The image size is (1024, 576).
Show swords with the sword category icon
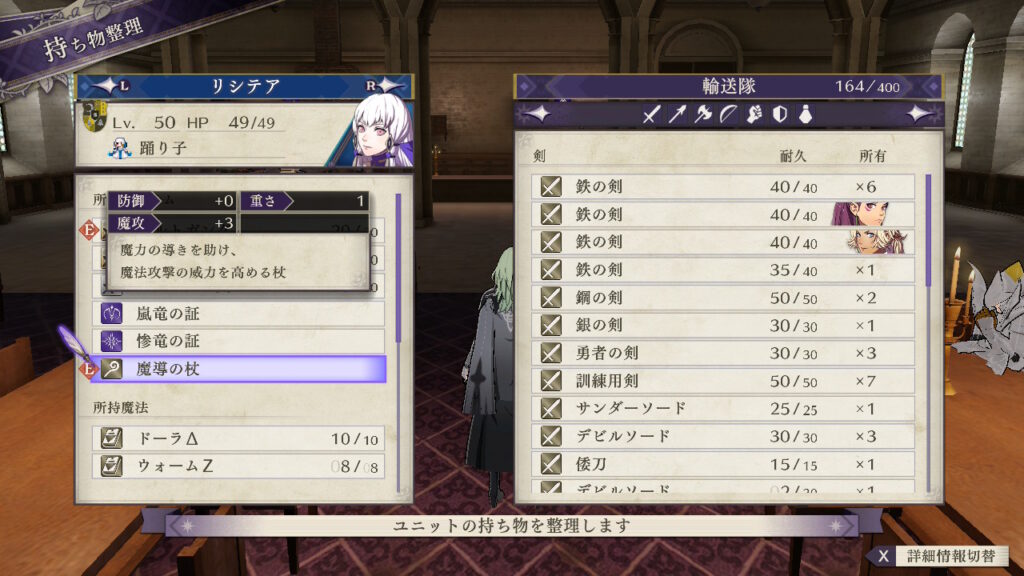tap(652, 115)
